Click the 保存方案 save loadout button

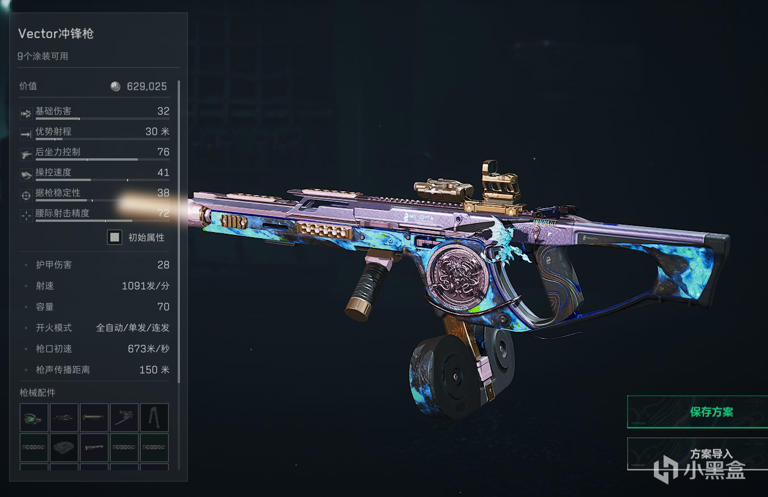(697, 411)
